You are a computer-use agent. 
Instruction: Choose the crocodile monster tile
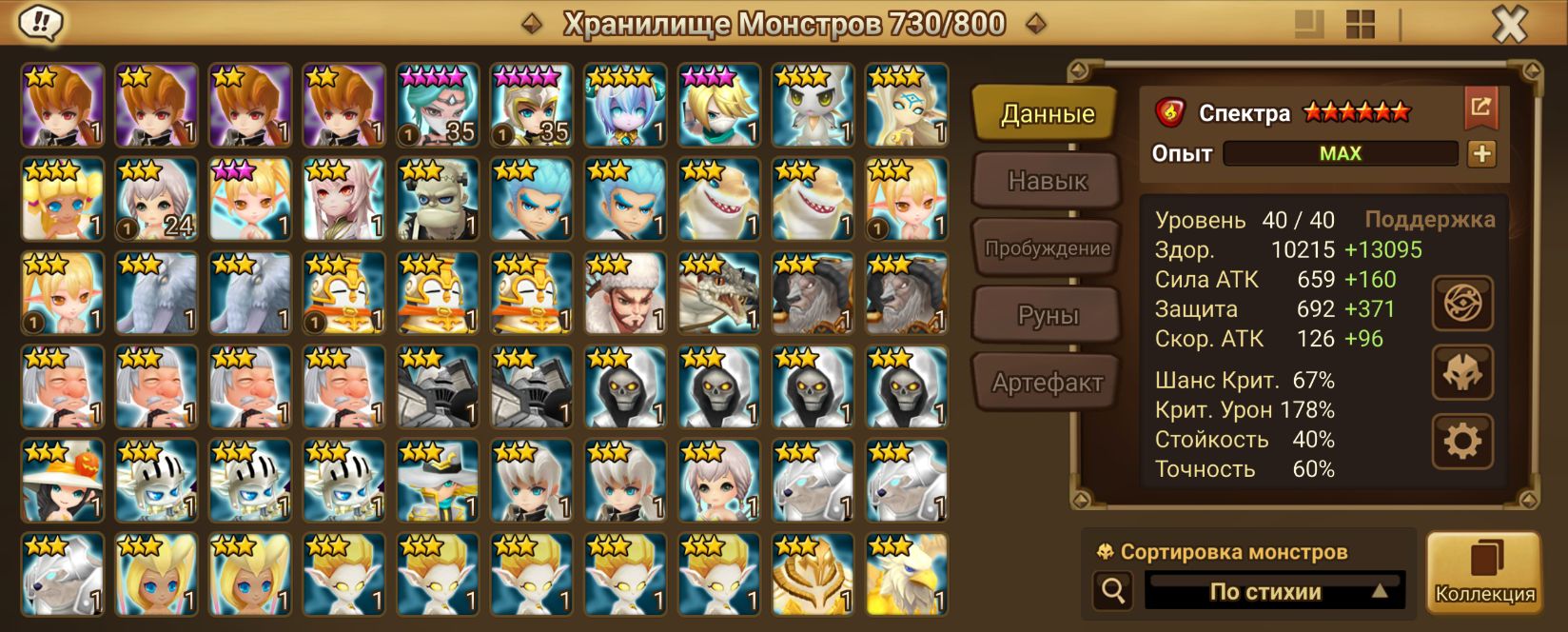719,293
